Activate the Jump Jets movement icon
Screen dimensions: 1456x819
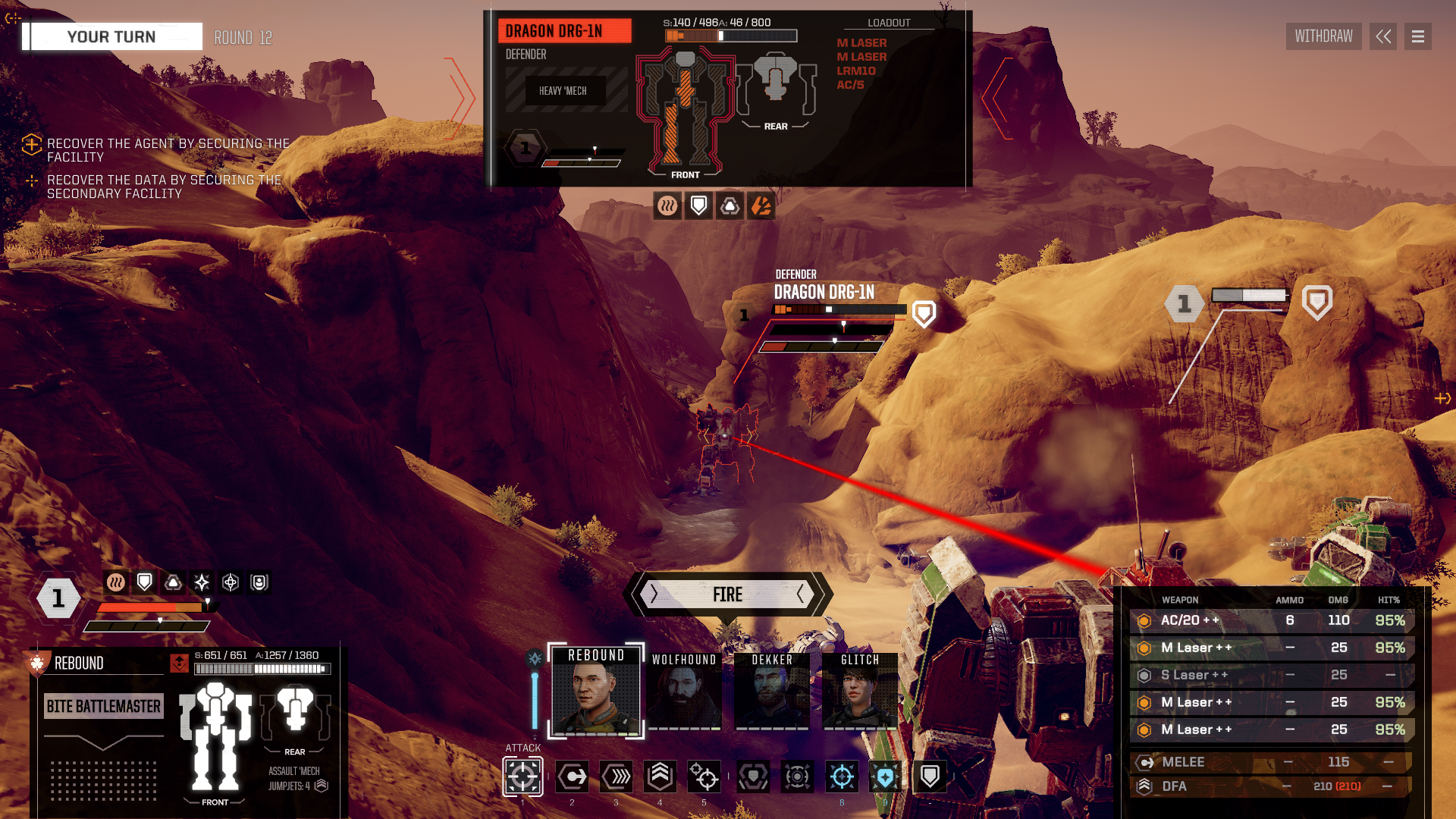click(x=660, y=777)
